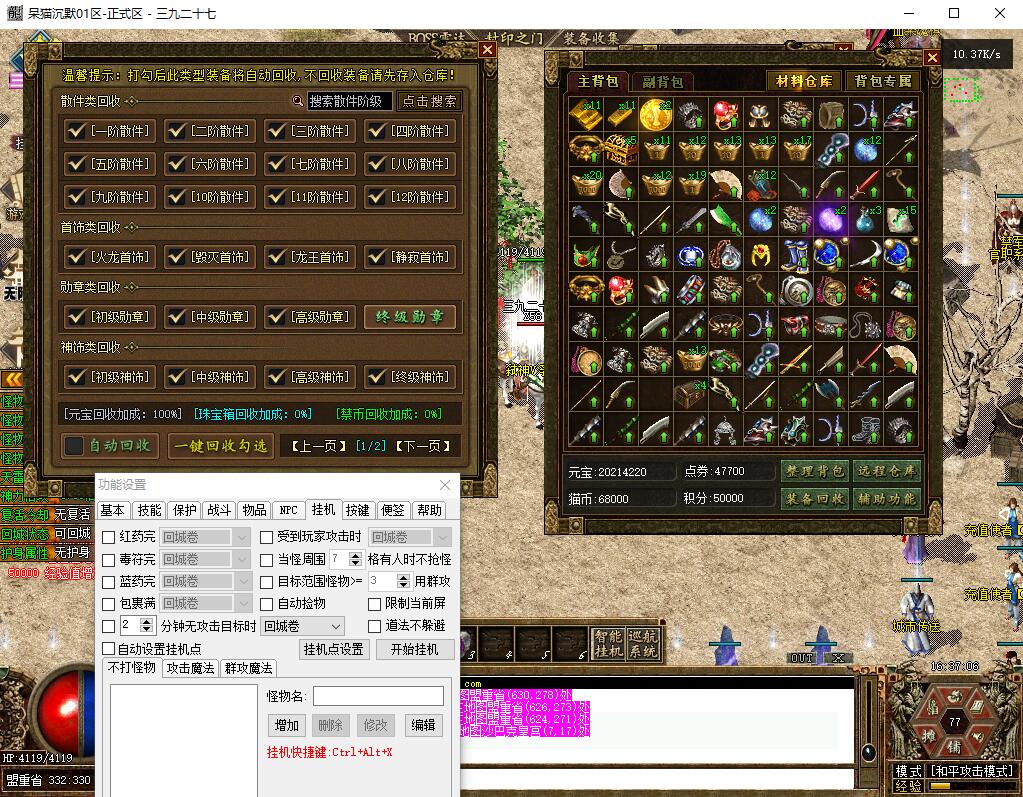The height and width of the screenshot is (797, 1023).
Task: Maximize the game window
Action: coord(953,13)
